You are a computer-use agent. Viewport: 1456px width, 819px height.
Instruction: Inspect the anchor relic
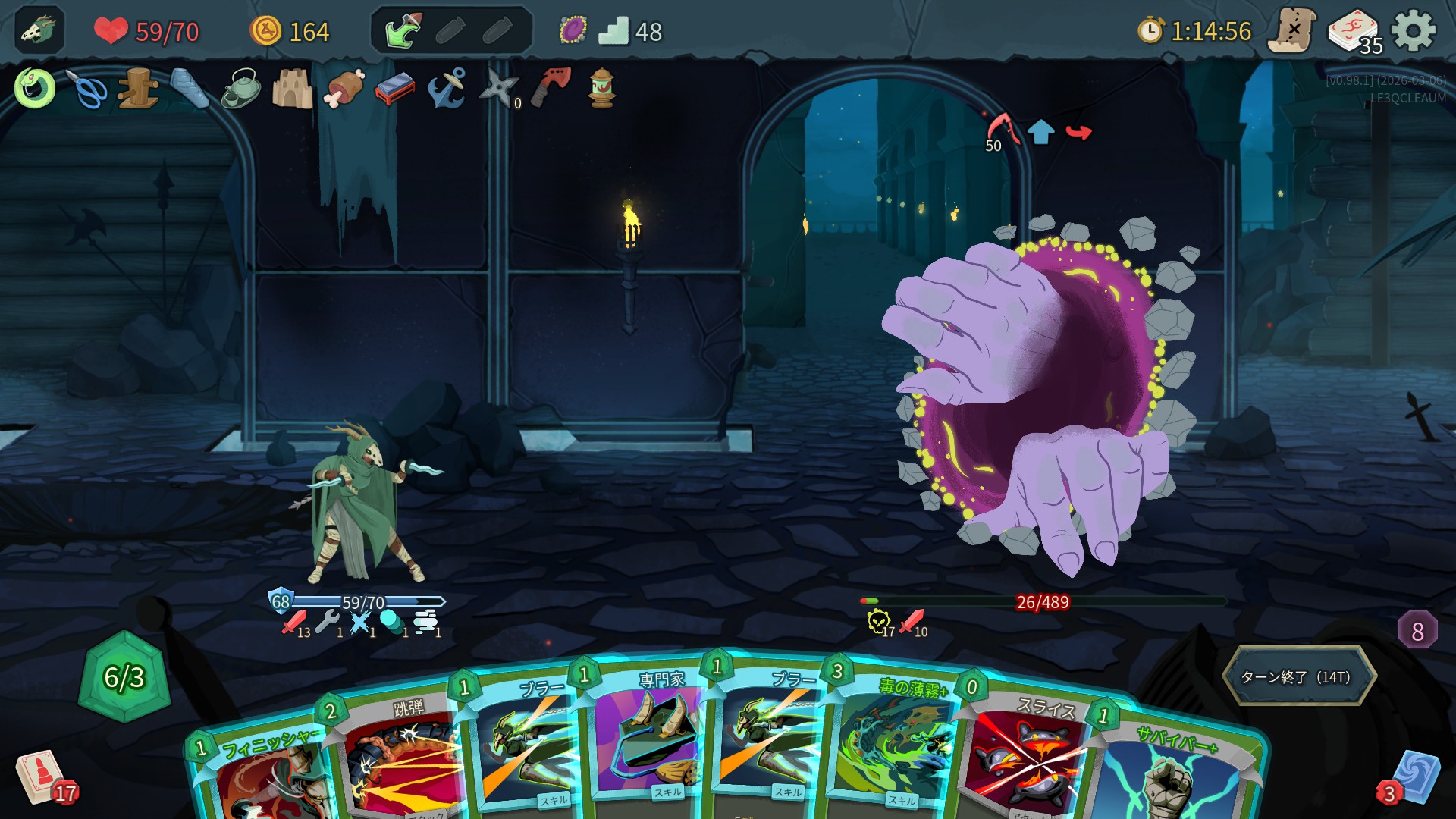coord(447,89)
